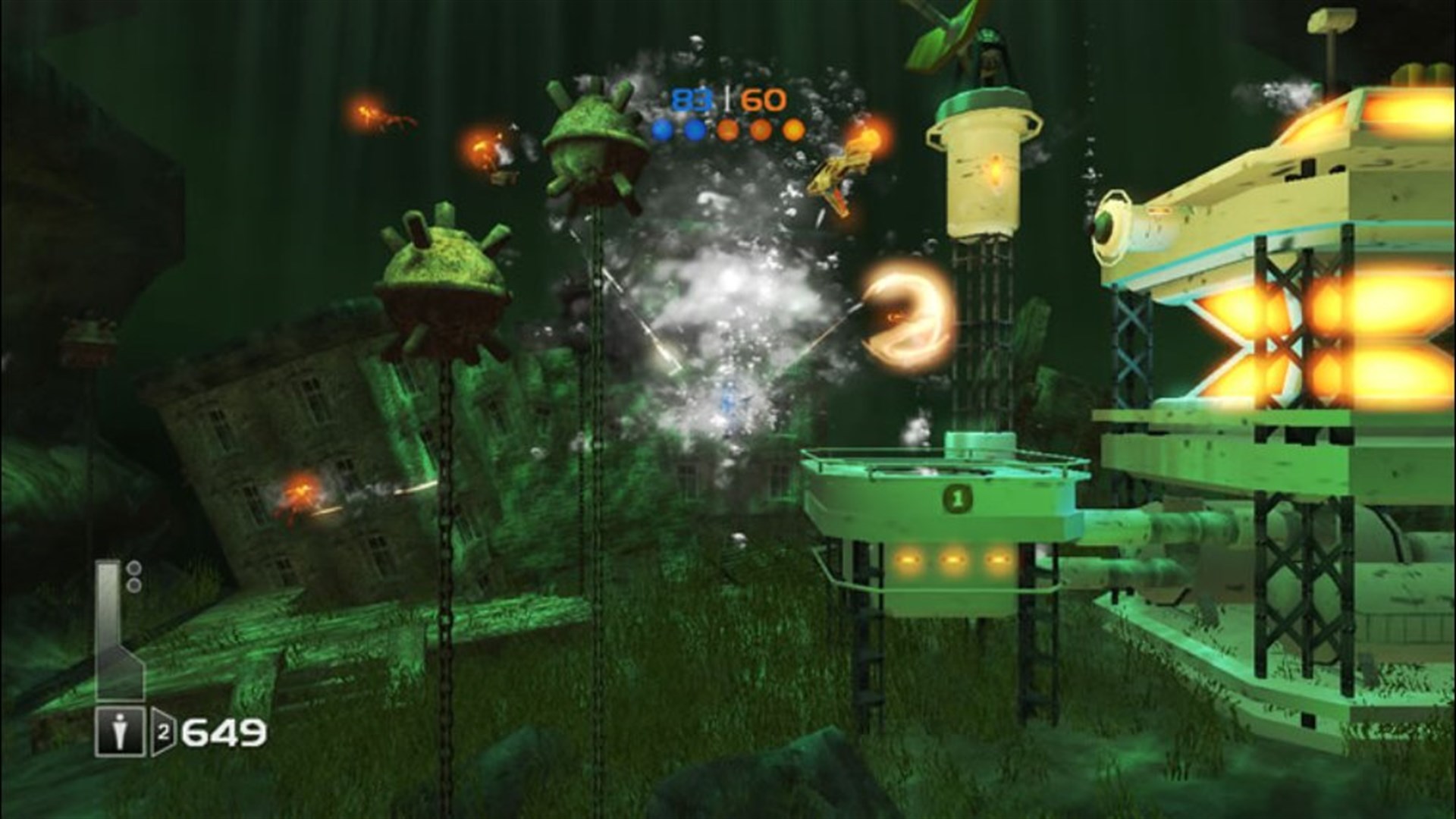Toggle the first blue score orb

pos(664,130)
